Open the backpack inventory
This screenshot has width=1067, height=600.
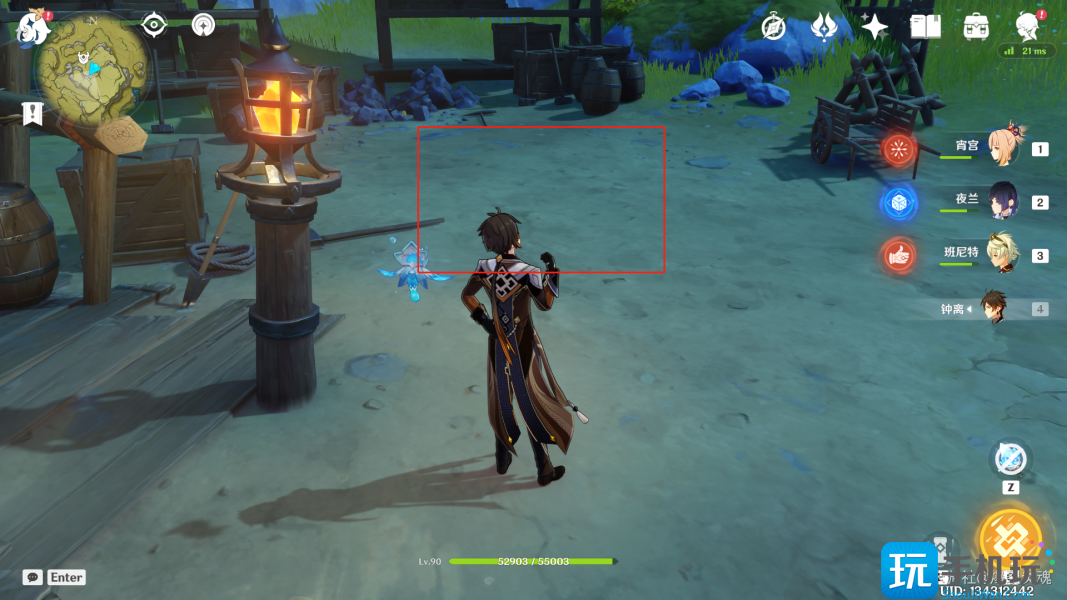976,27
